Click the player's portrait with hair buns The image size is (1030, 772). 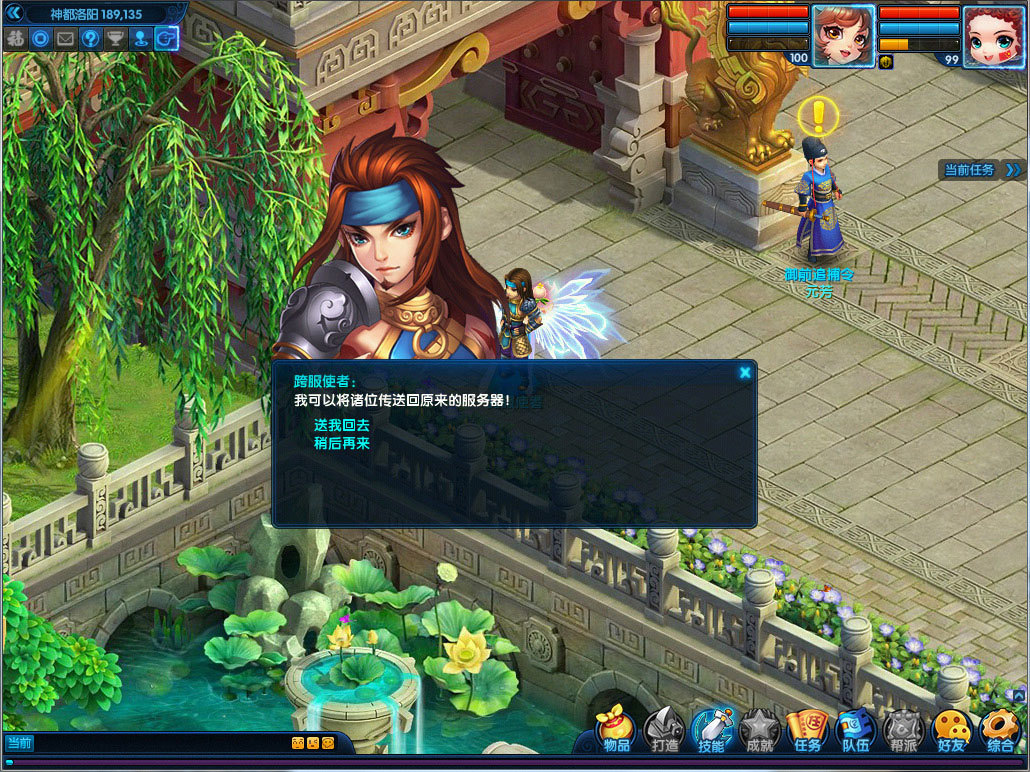843,36
